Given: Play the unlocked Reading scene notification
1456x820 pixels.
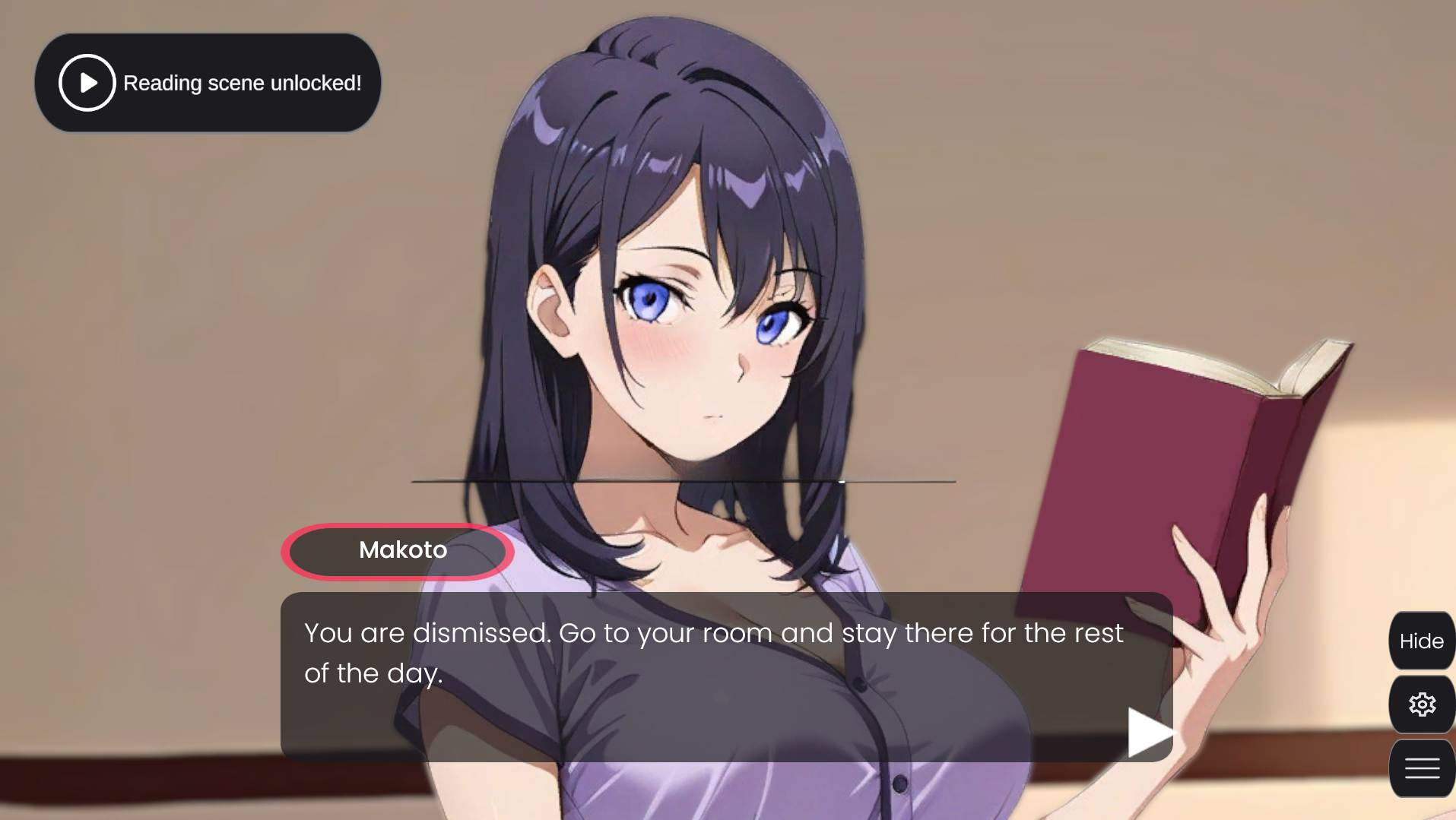Looking at the screenshot, I should tap(87, 83).
